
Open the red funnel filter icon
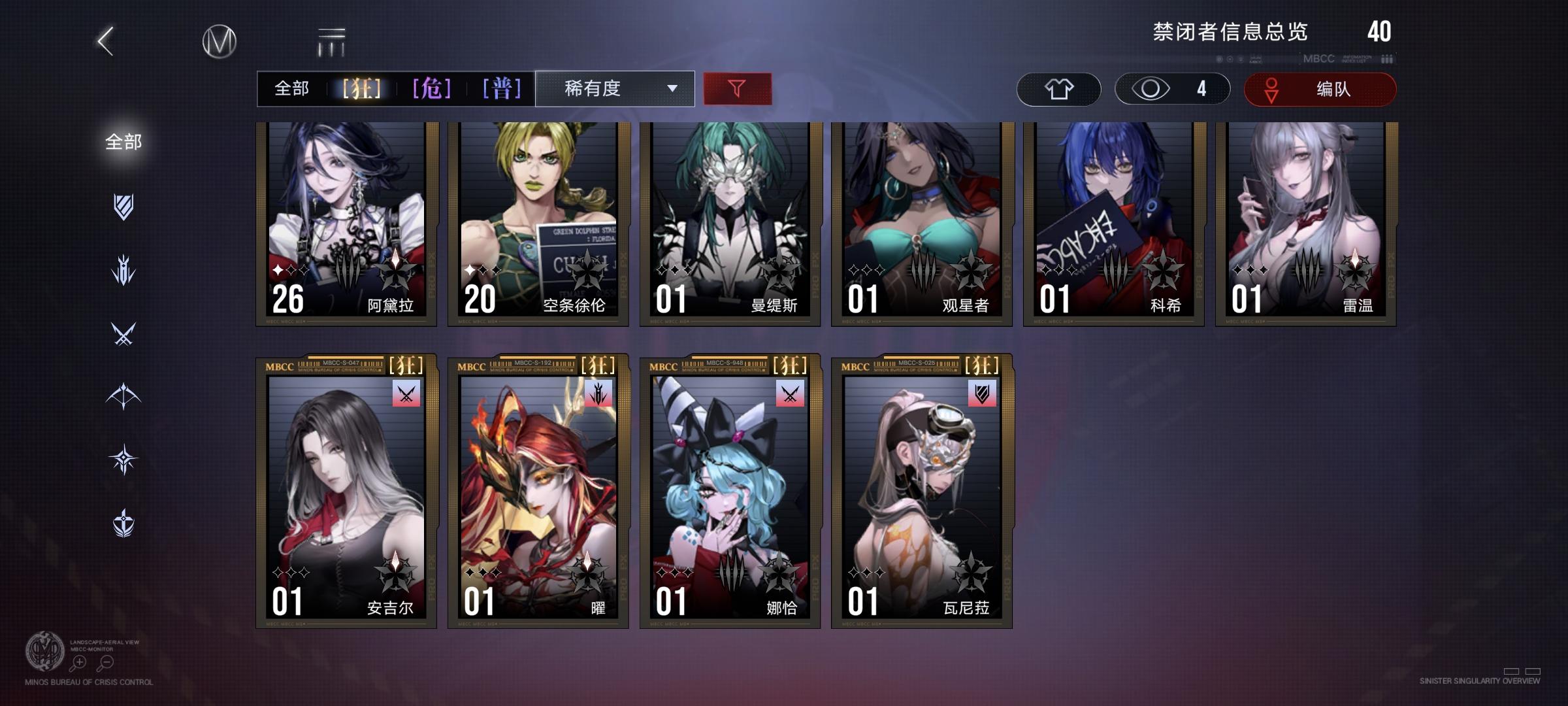pyautogui.click(x=737, y=88)
